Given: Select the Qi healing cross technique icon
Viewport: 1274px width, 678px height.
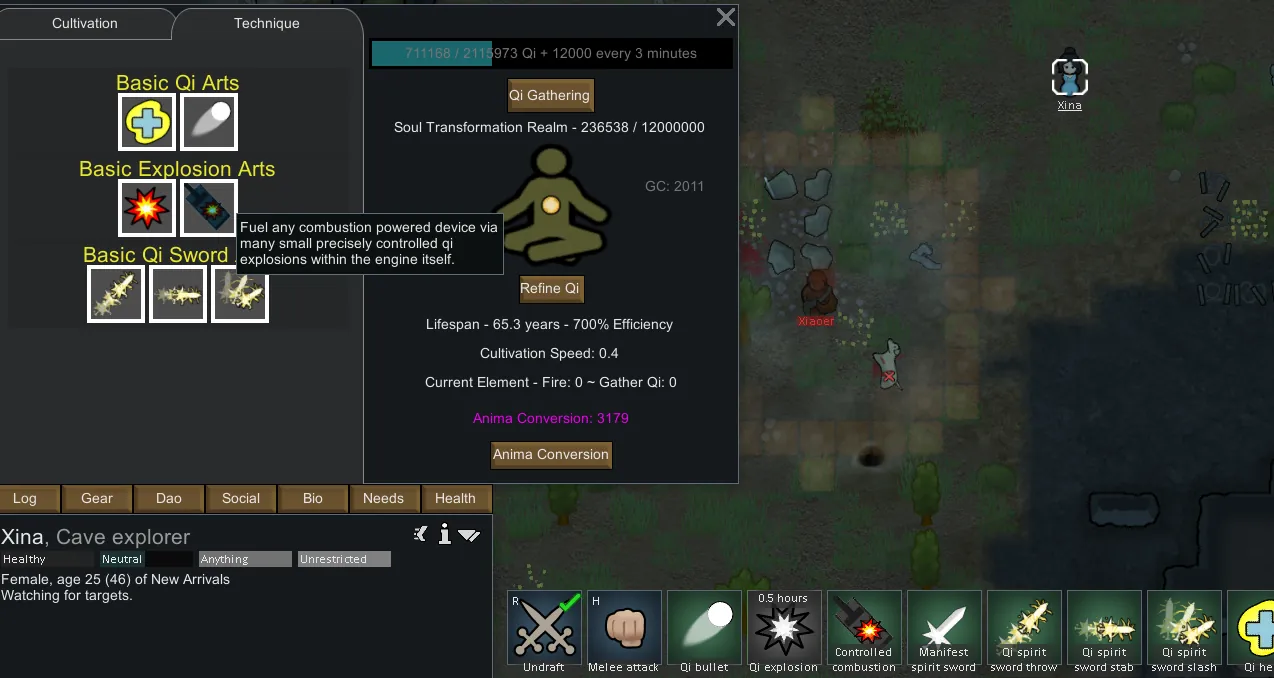Looking at the screenshot, I should [147, 122].
